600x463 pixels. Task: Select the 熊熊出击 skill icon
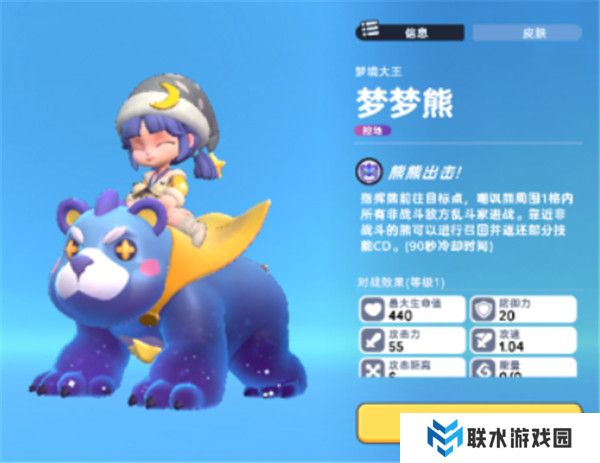368,168
